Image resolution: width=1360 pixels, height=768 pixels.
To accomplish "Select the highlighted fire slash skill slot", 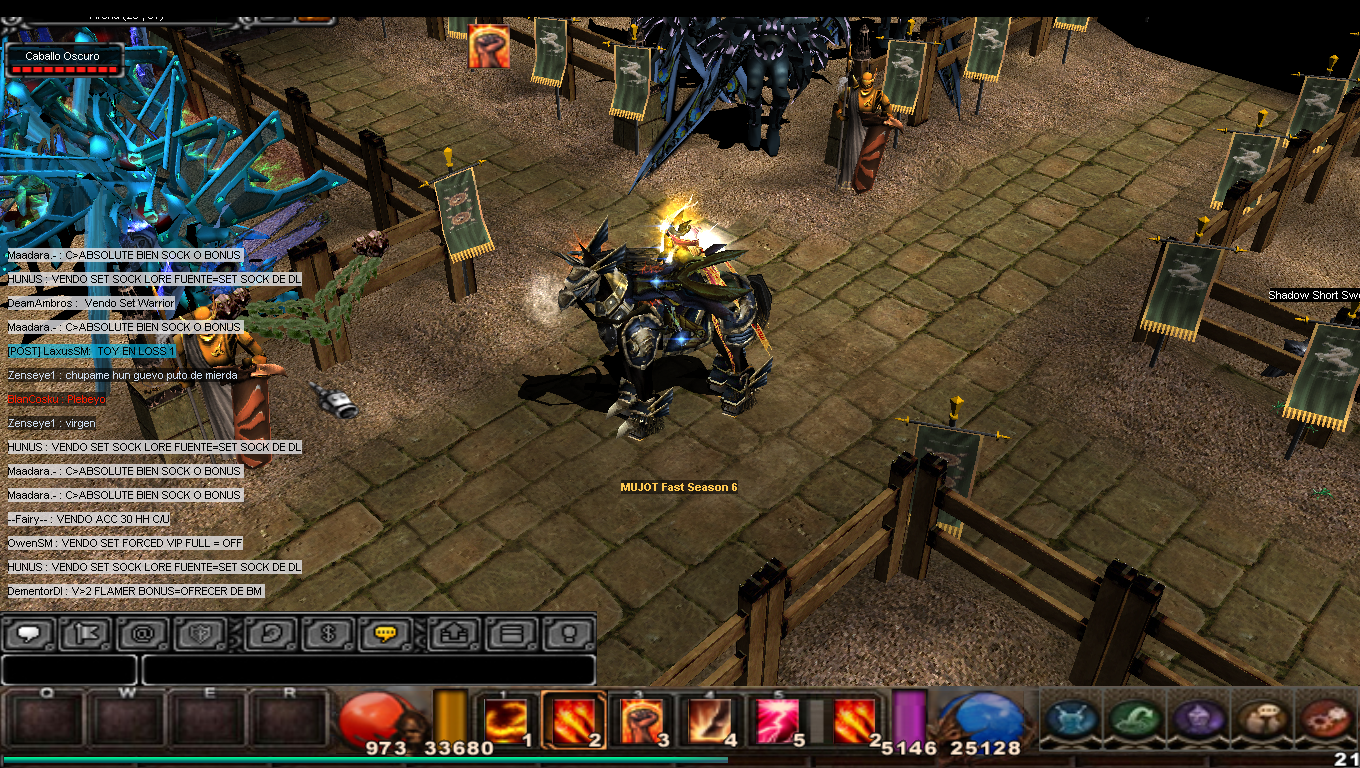I will click(x=573, y=720).
